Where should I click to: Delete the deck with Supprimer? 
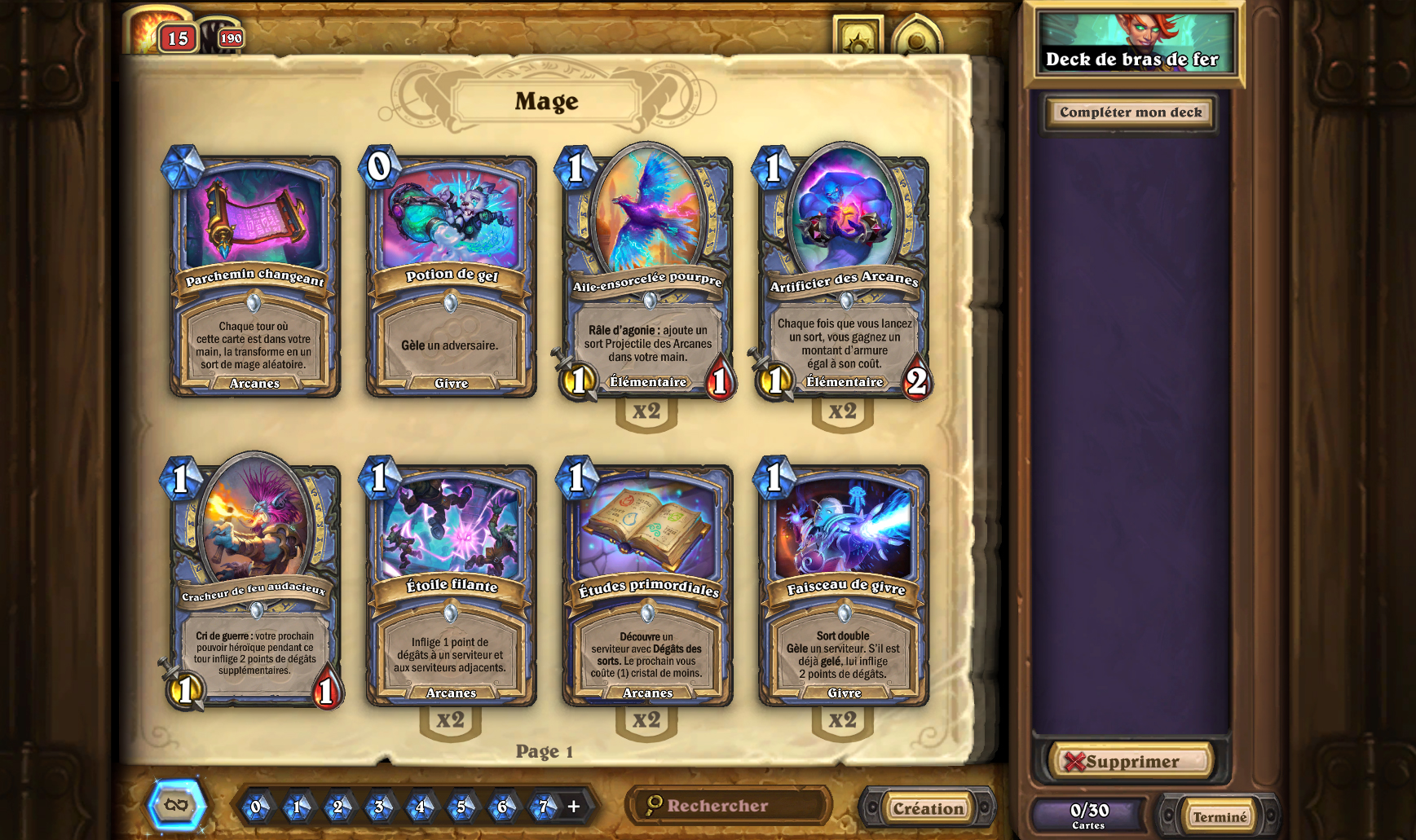(1131, 762)
